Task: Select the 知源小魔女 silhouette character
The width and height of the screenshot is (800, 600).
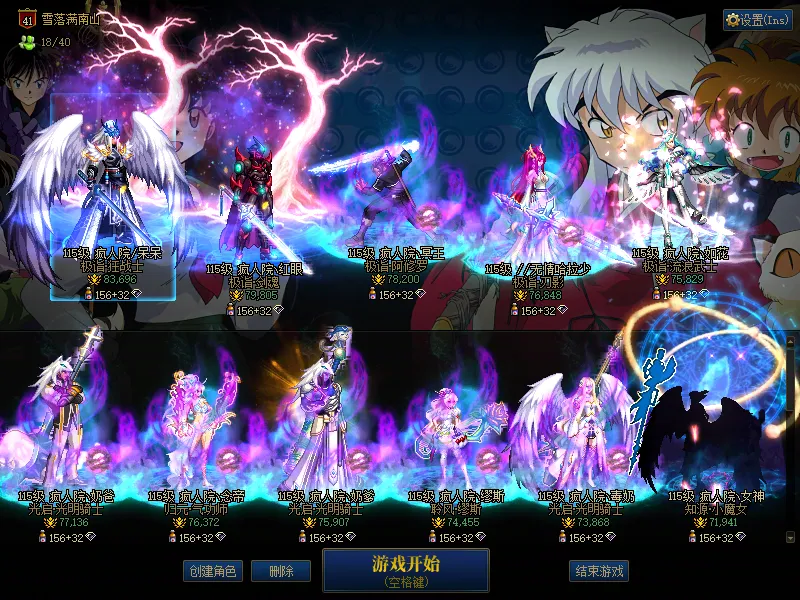Action: pos(705,420)
